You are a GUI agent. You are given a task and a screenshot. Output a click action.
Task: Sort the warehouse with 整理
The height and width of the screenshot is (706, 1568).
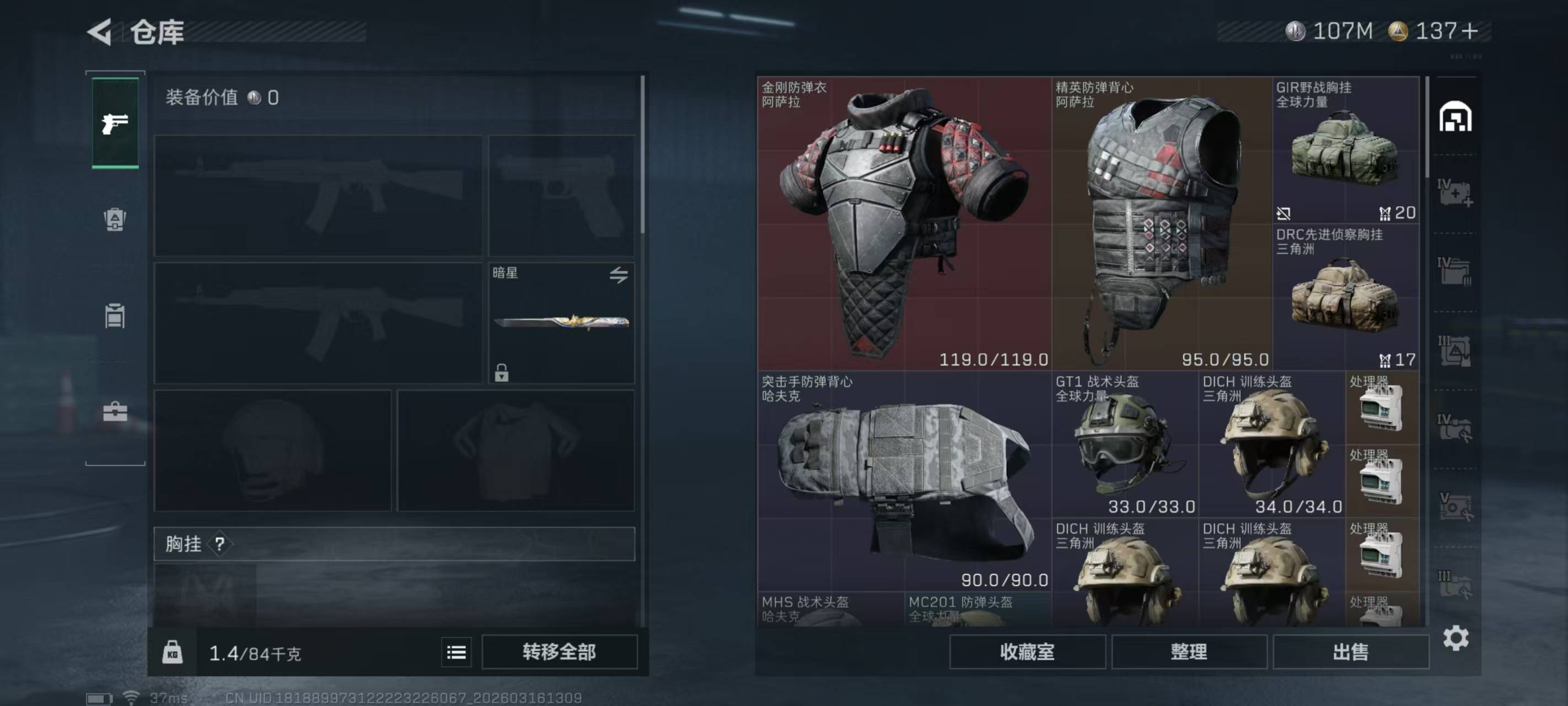point(1188,652)
